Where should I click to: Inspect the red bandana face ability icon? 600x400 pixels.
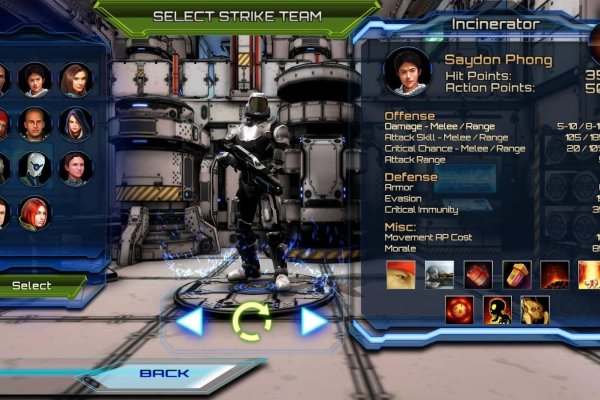point(401,273)
